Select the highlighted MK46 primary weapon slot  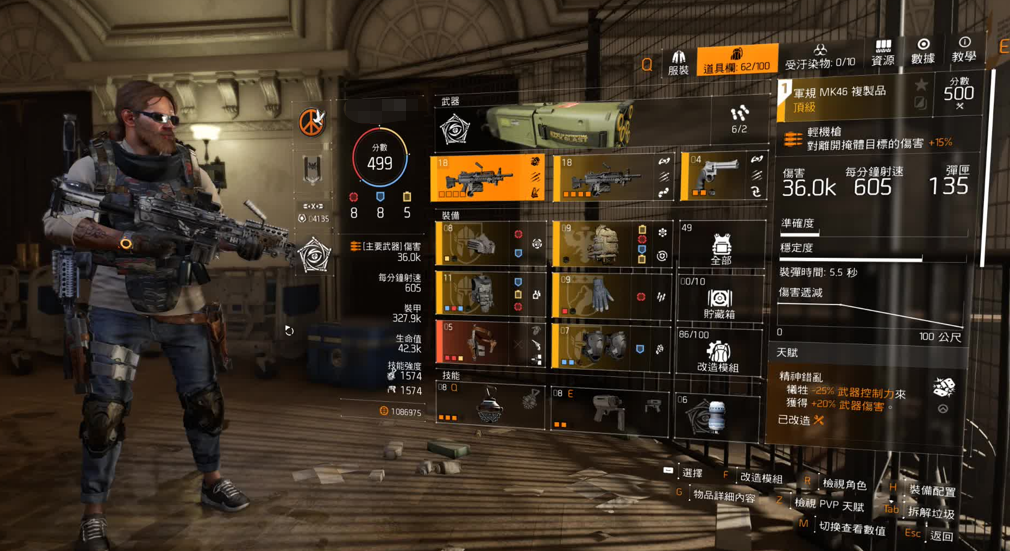[x=488, y=178]
